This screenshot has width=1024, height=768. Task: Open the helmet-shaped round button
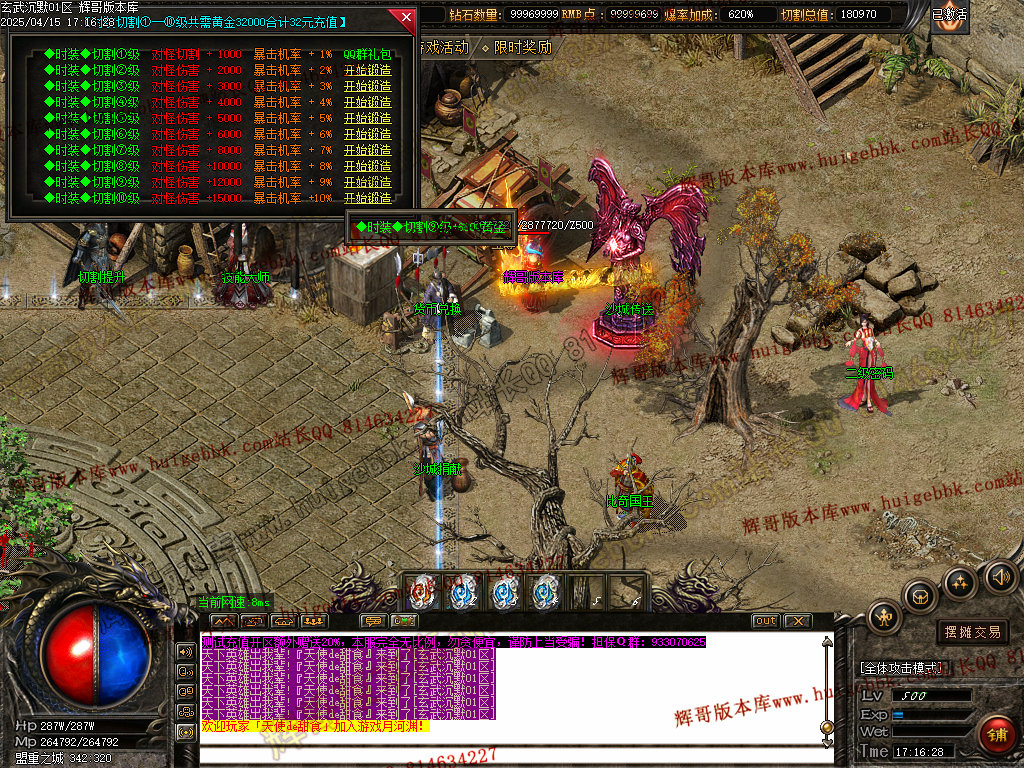pos(920,597)
